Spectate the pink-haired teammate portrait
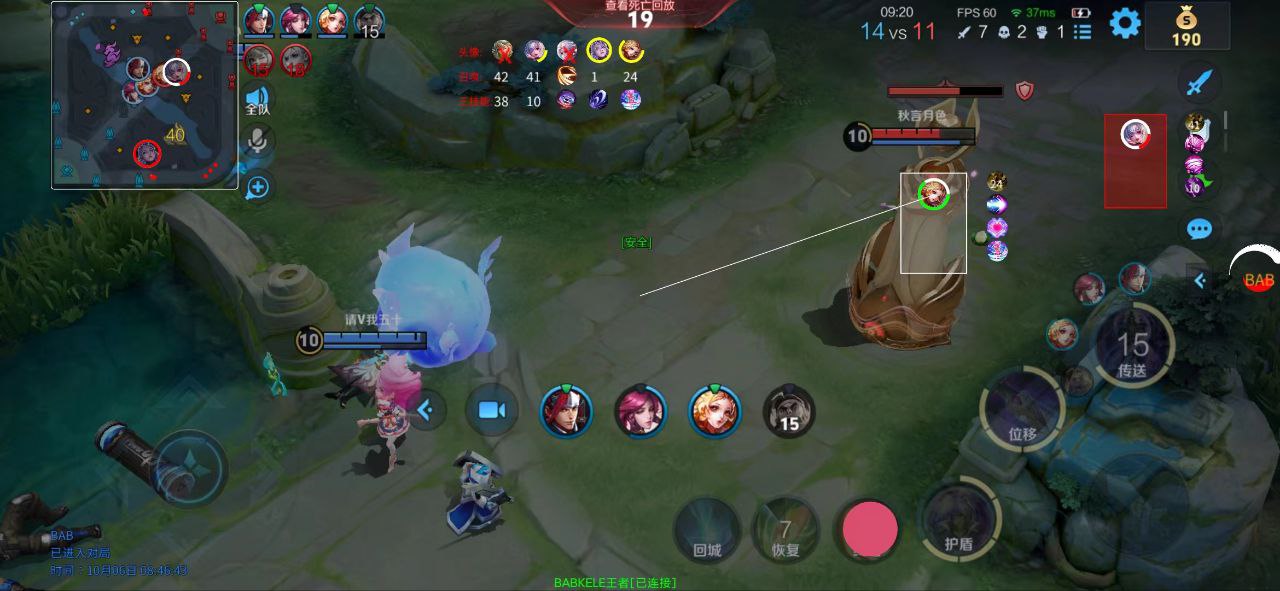 (640, 411)
